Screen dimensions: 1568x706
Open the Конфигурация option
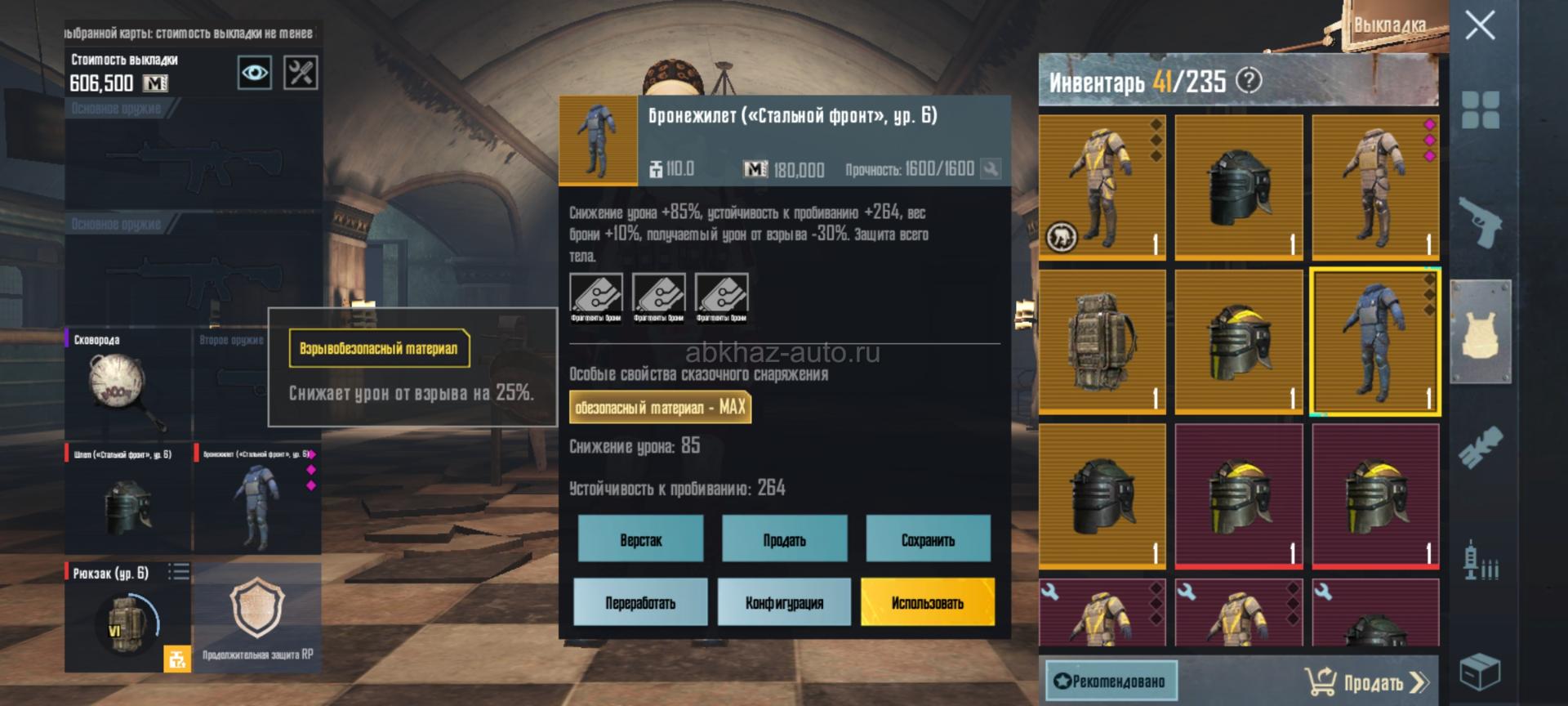(784, 602)
